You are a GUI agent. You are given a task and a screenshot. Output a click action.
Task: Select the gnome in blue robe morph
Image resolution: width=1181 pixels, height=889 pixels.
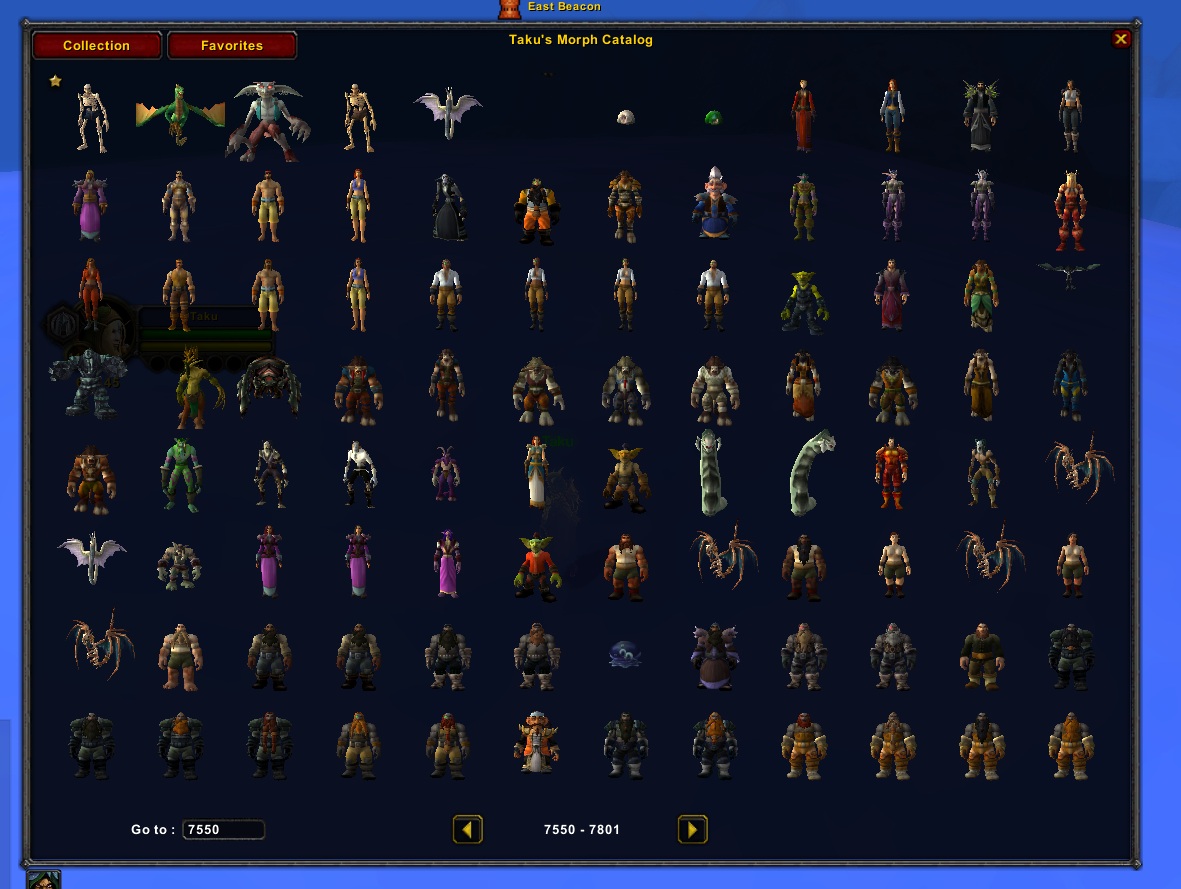click(713, 203)
